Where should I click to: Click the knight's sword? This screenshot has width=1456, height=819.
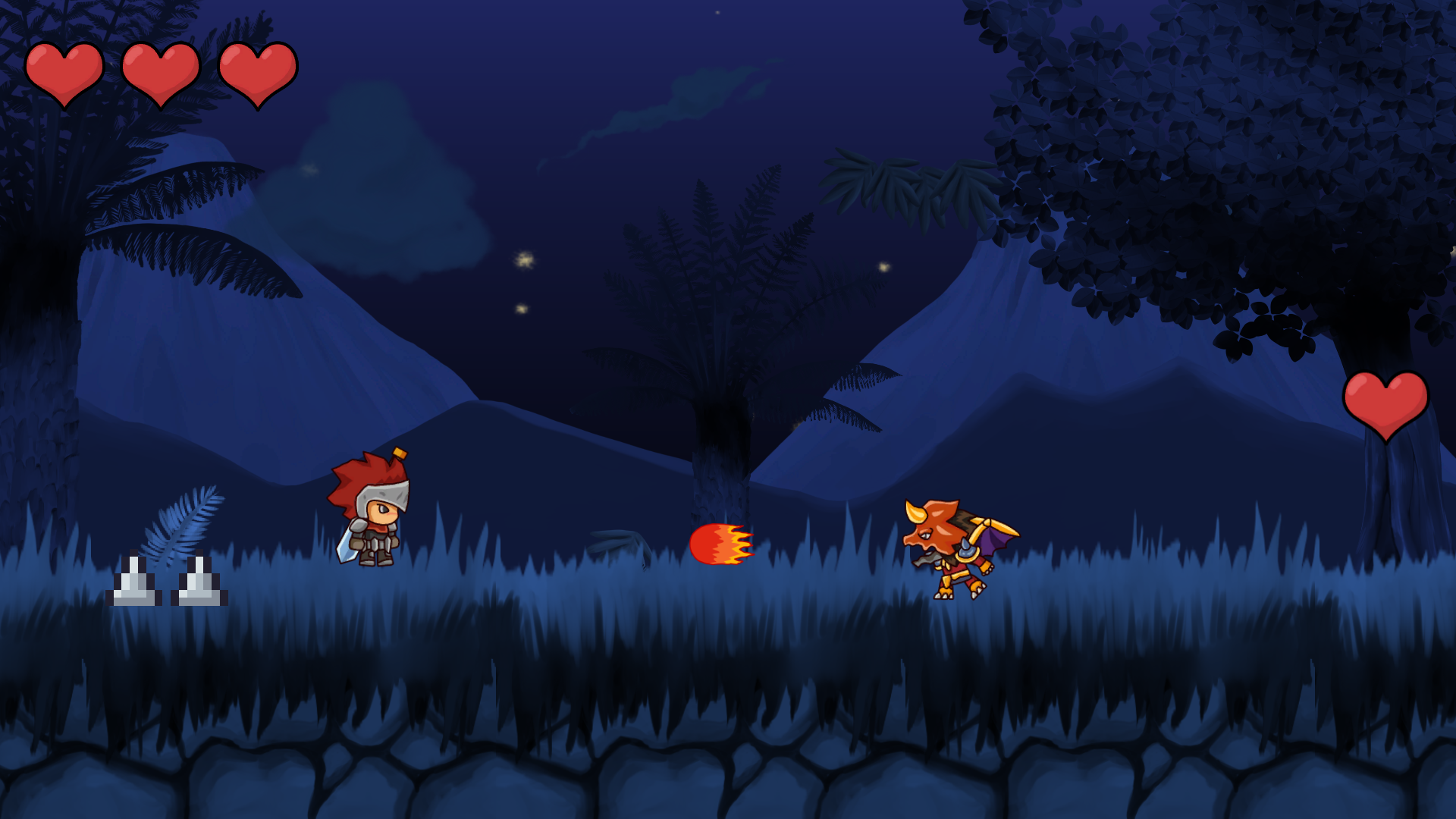pos(346,548)
